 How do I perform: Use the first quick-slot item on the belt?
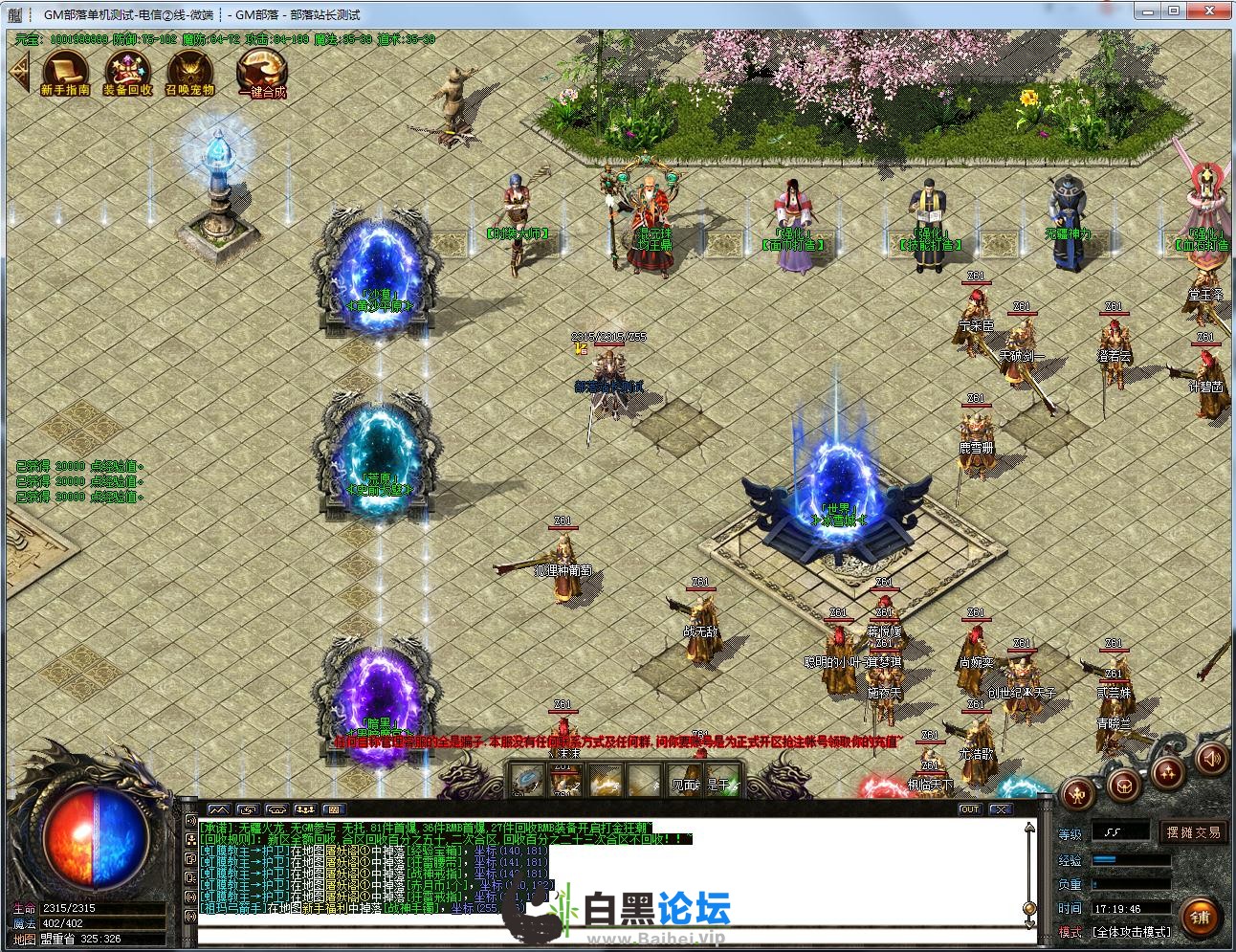[x=524, y=781]
